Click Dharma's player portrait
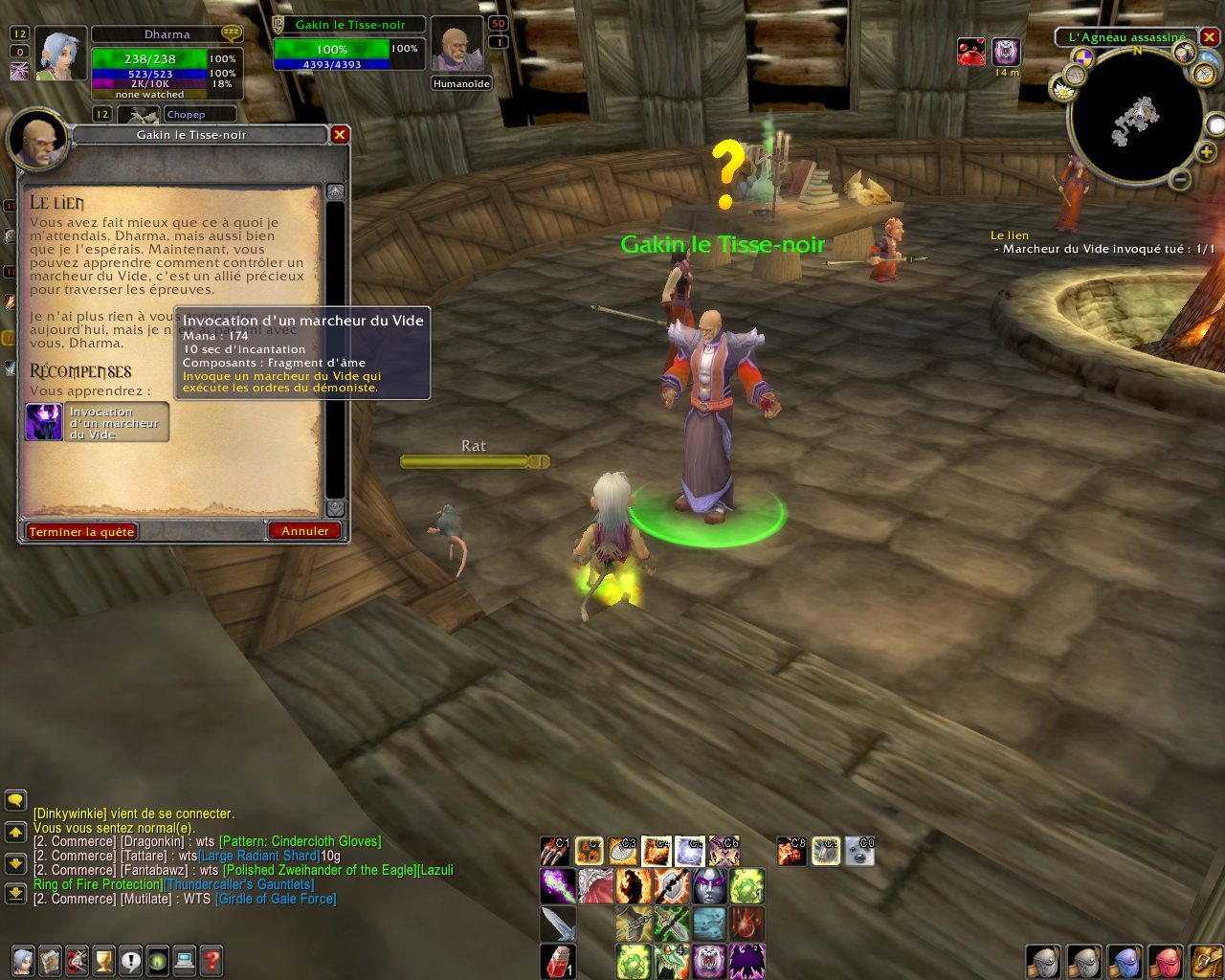The image size is (1225, 980). tap(62, 55)
